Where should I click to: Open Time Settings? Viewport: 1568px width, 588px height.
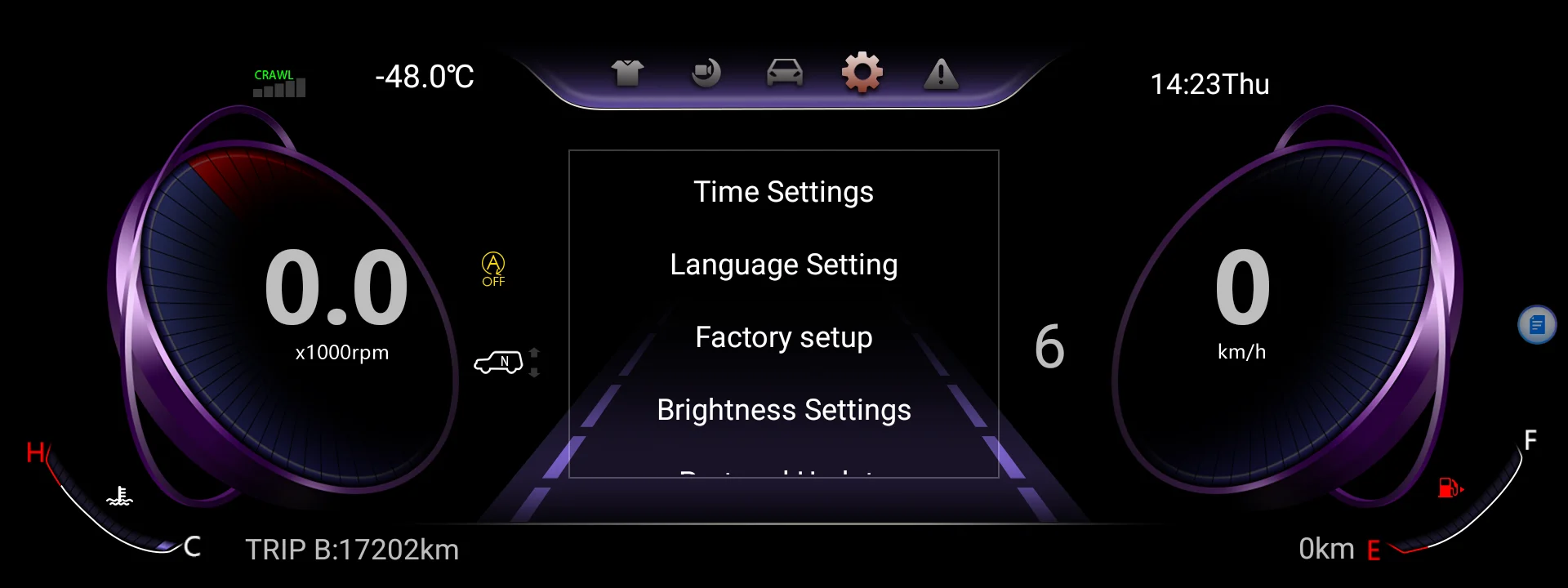(783, 192)
